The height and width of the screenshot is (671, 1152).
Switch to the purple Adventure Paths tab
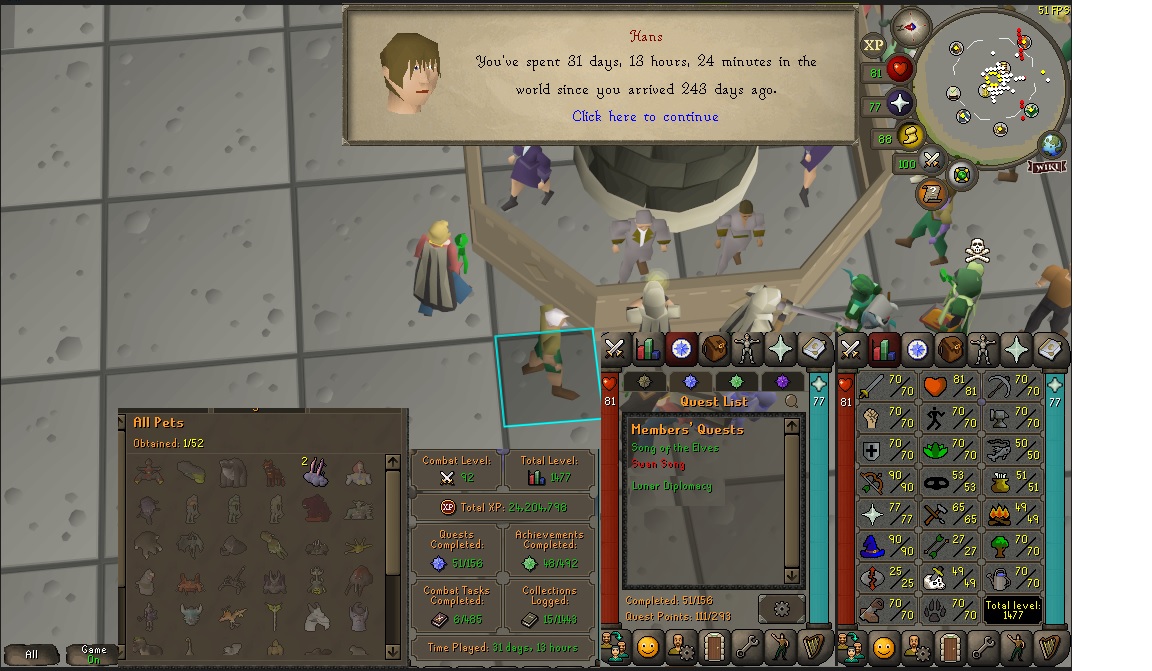click(x=782, y=381)
